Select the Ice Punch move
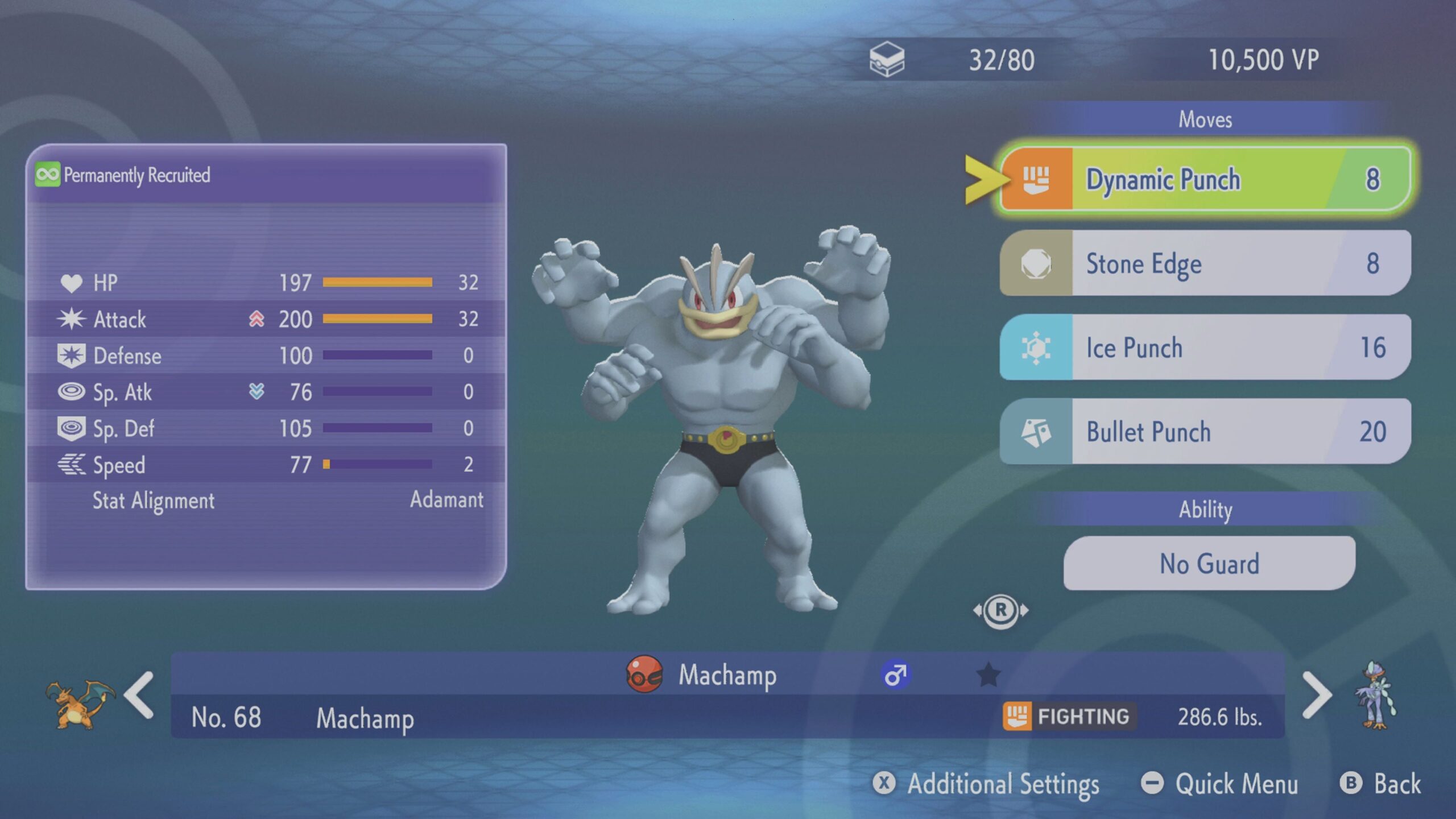Screen dimensions: 1456x819 [x=1205, y=348]
